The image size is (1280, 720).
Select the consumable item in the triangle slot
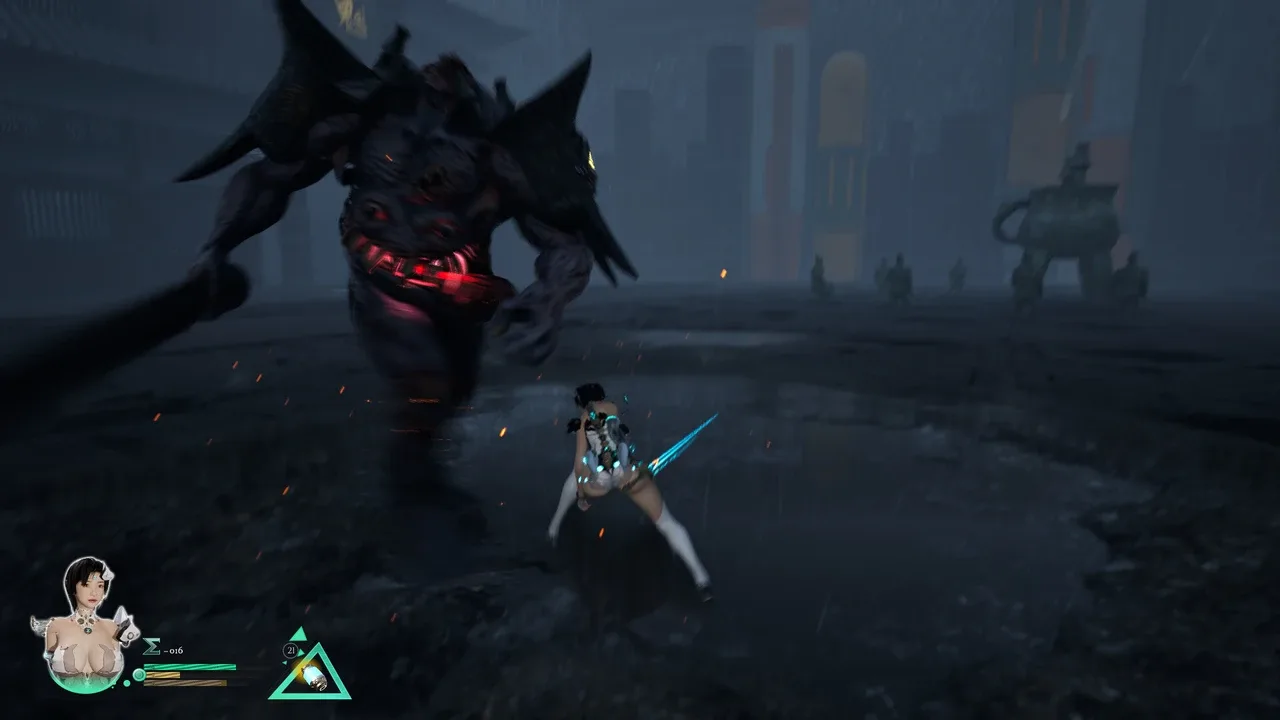point(310,675)
